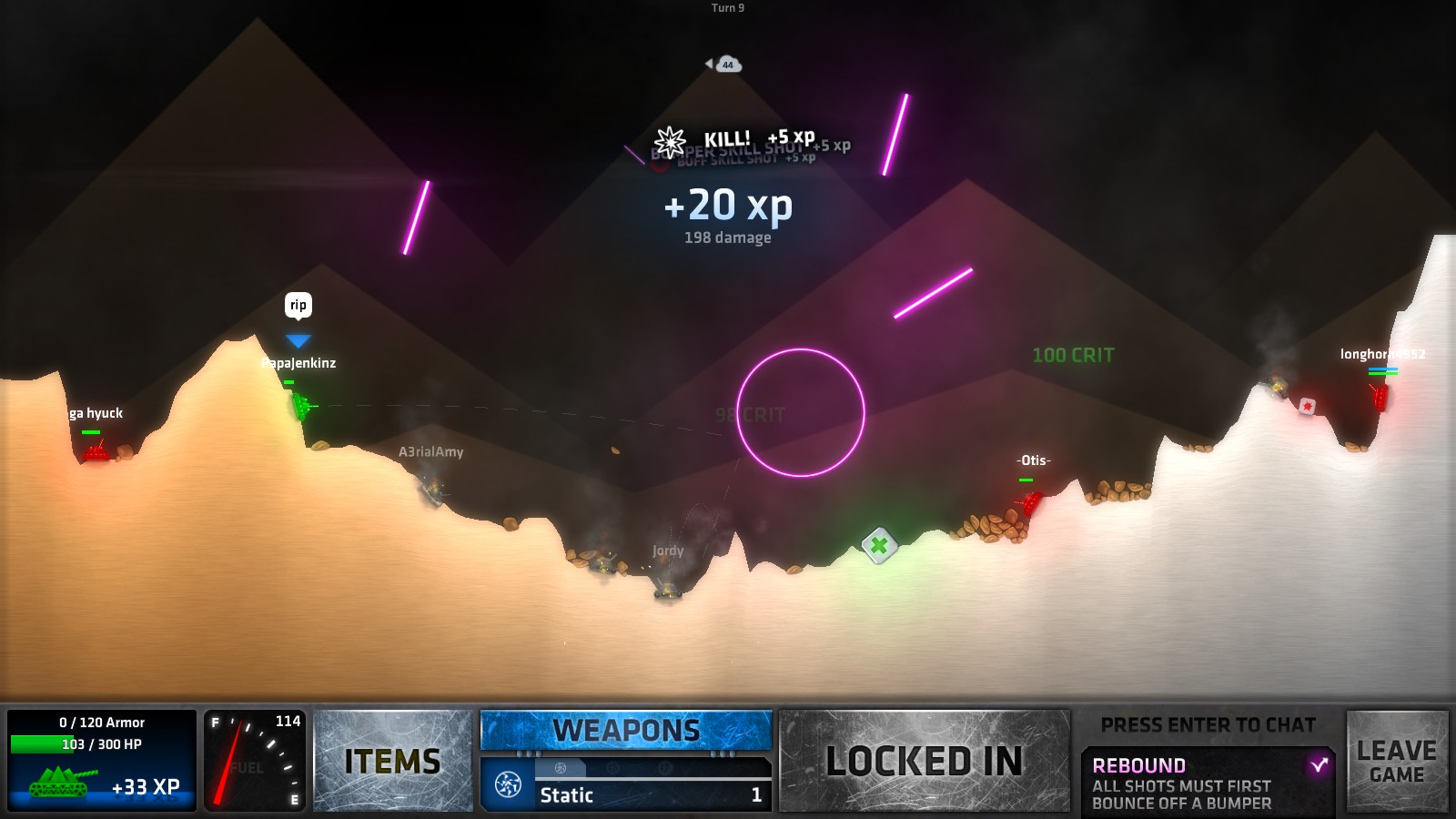Click the magenta bumper circle midscreen
Screen dimensions: 1456x819
(802, 413)
